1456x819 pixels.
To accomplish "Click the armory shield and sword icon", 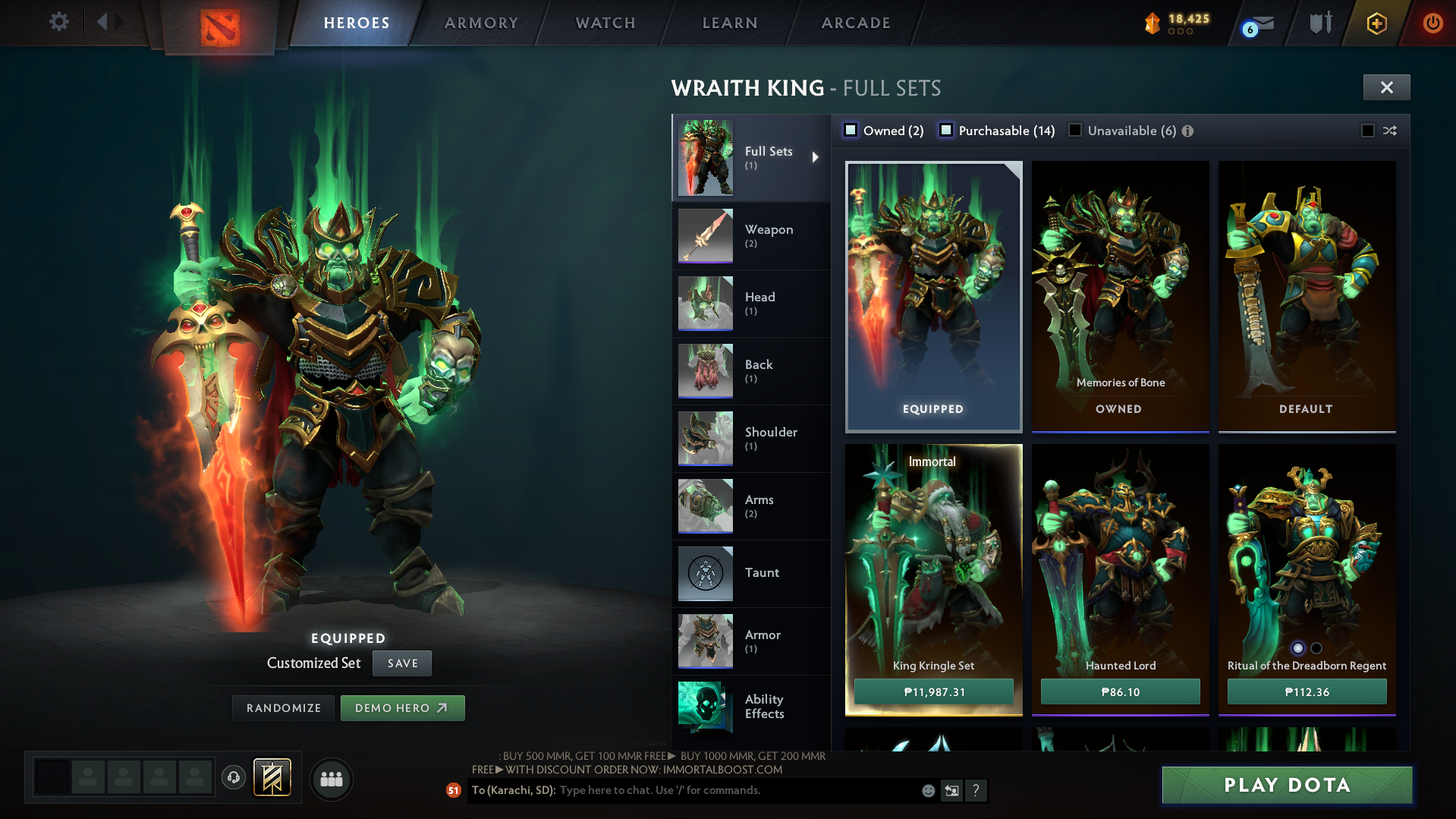I will (1320, 23).
